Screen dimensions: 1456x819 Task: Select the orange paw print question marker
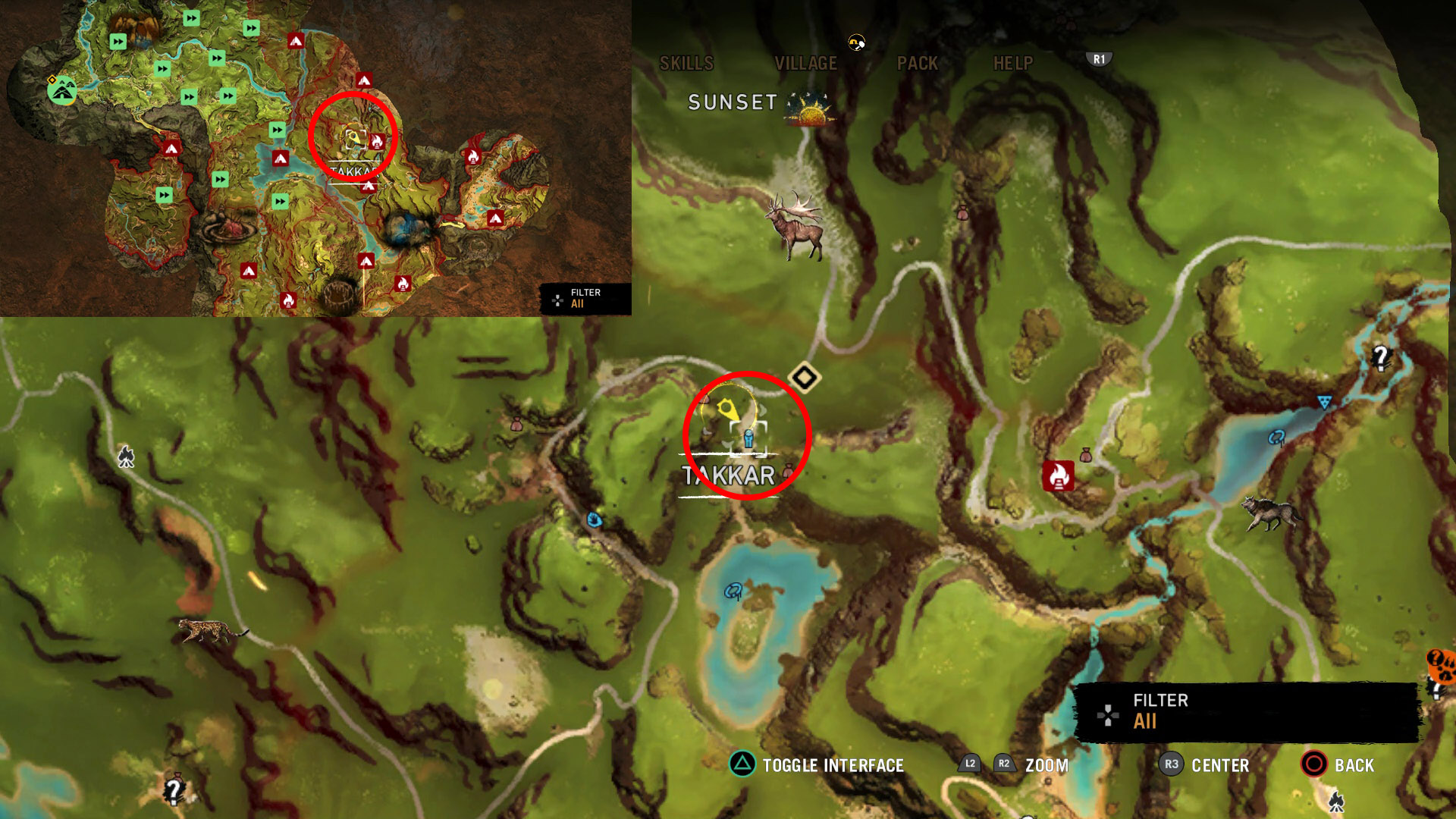click(x=1441, y=665)
